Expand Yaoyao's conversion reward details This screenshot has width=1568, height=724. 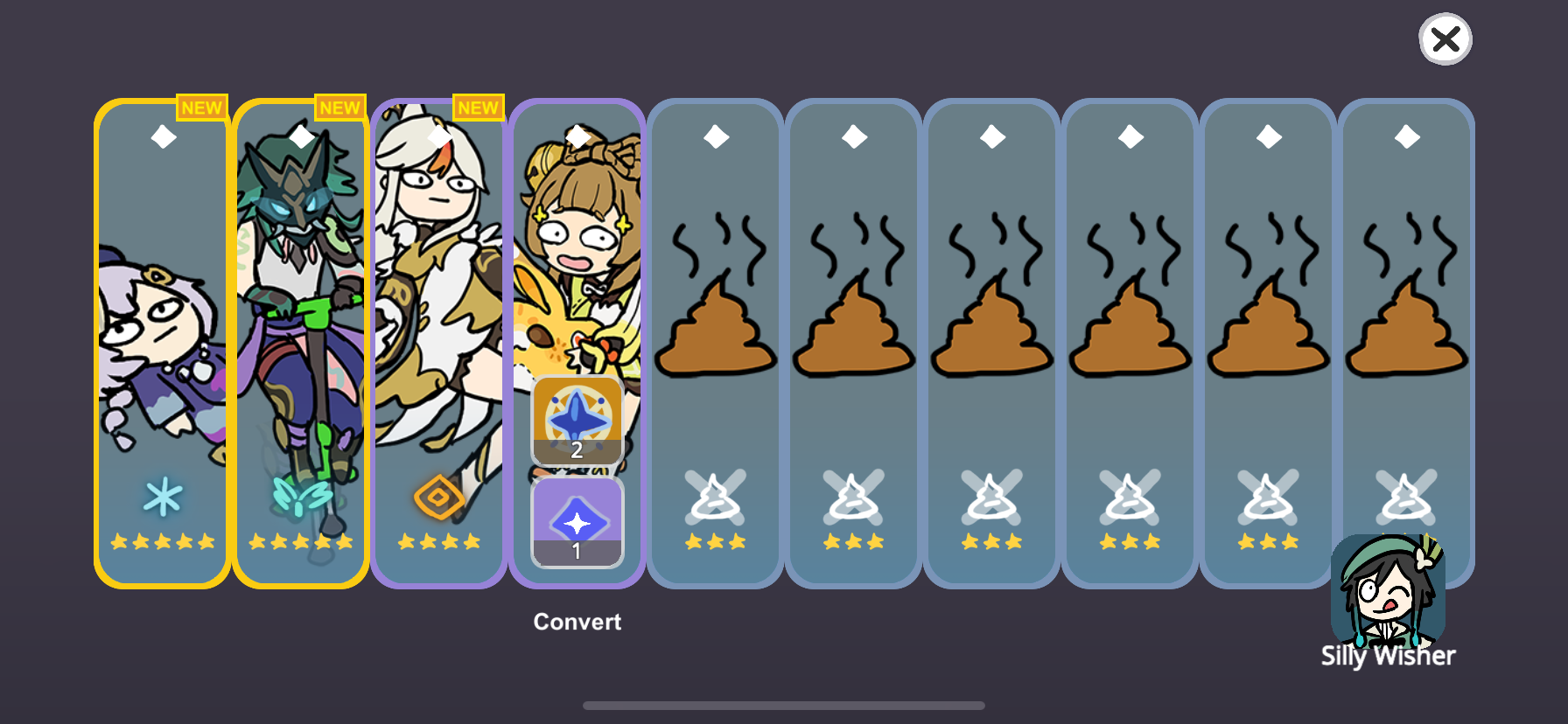coord(577,621)
